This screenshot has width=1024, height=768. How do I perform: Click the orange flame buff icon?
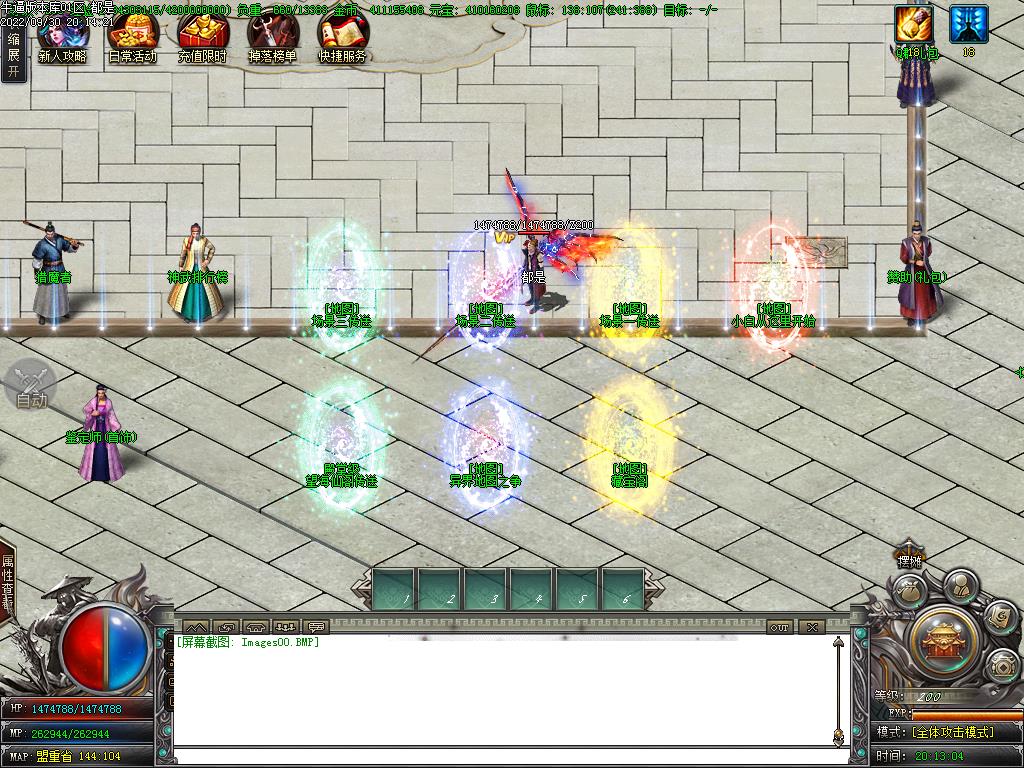[x=913, y=24]
